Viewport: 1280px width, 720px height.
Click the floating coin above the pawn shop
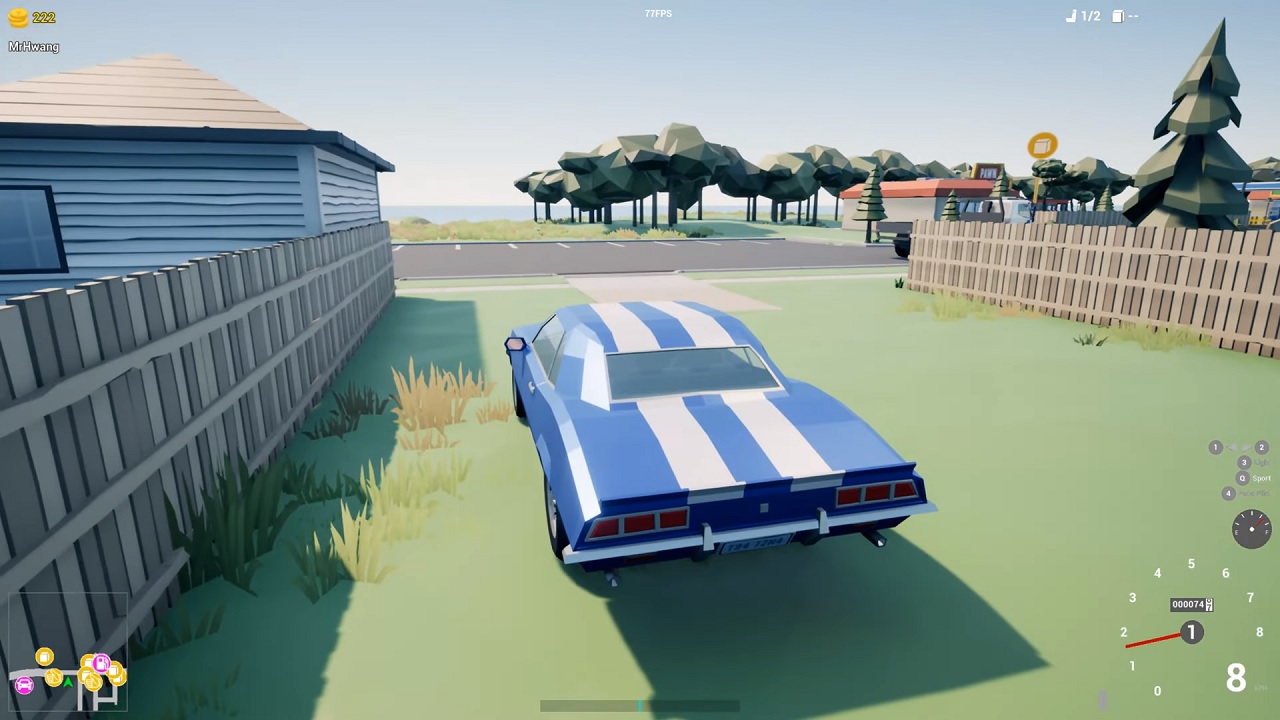[1041, 146]
